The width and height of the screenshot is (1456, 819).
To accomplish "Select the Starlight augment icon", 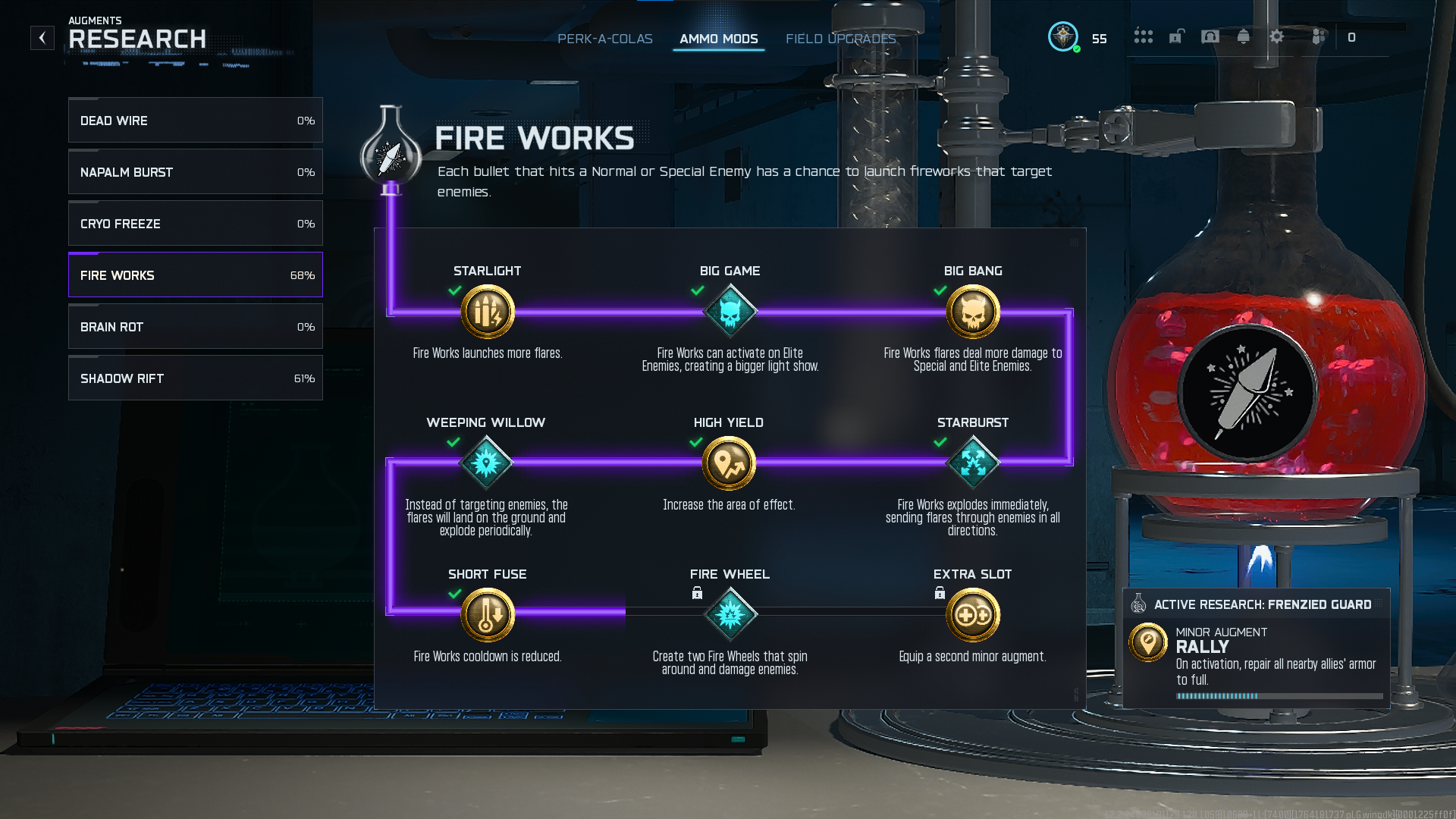I will click(x=488, y=312).
